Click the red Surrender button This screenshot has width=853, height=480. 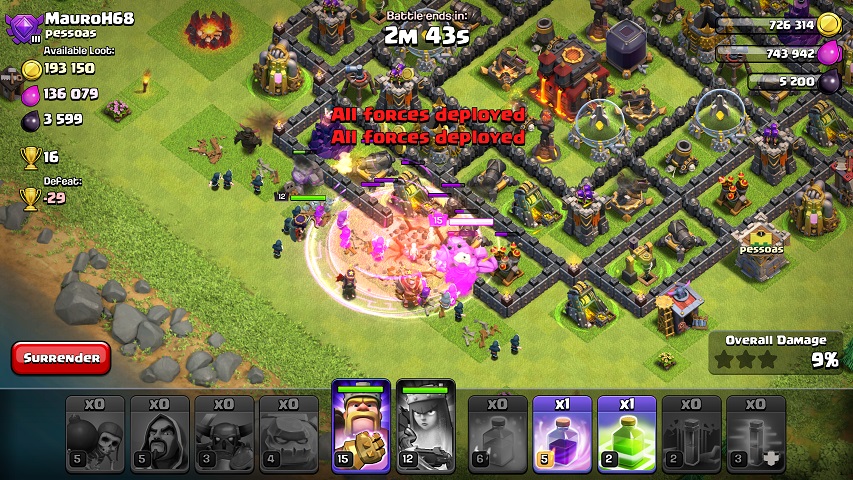click(x=61, y=357)
